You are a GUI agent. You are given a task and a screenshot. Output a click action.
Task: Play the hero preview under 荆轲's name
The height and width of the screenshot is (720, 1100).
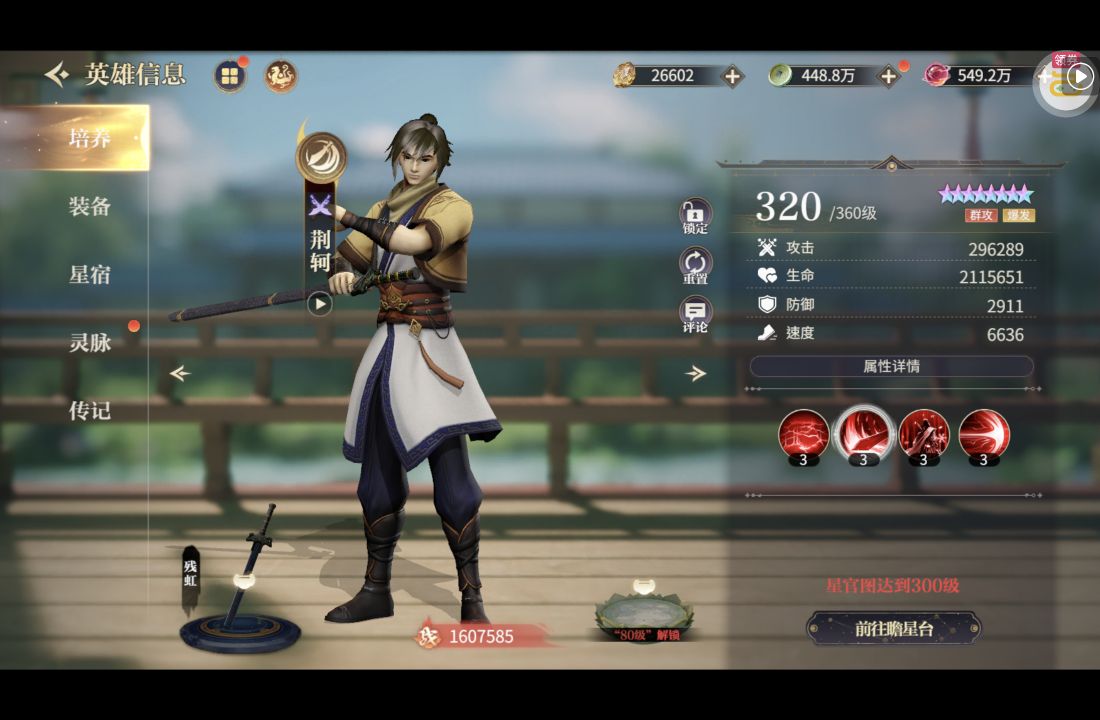pyautogui.click(x=319, y=303)
